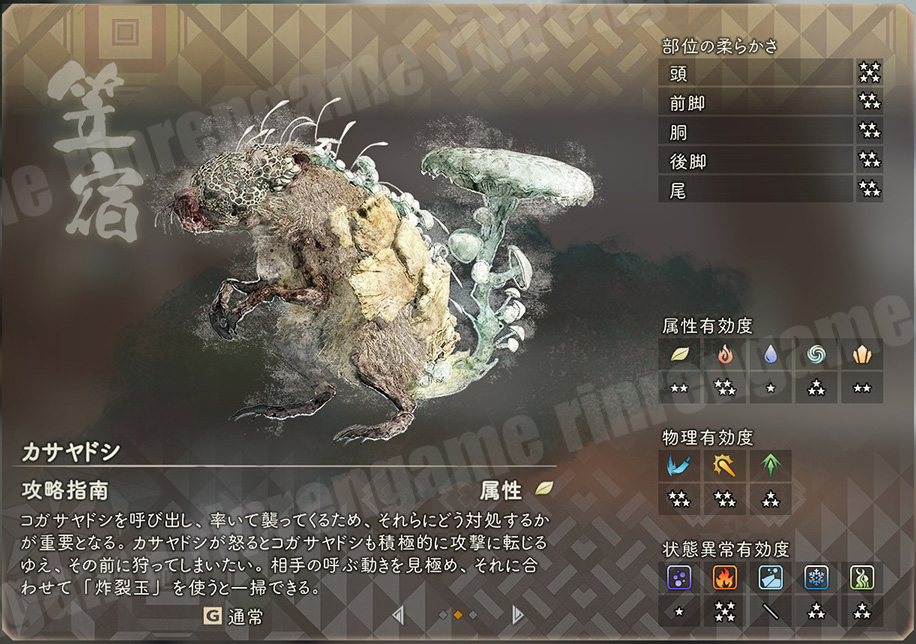Select the 尾 (tail) body part row
Image resolution: width=916 pixels, height=644 pixels.
tap(756, 188)
